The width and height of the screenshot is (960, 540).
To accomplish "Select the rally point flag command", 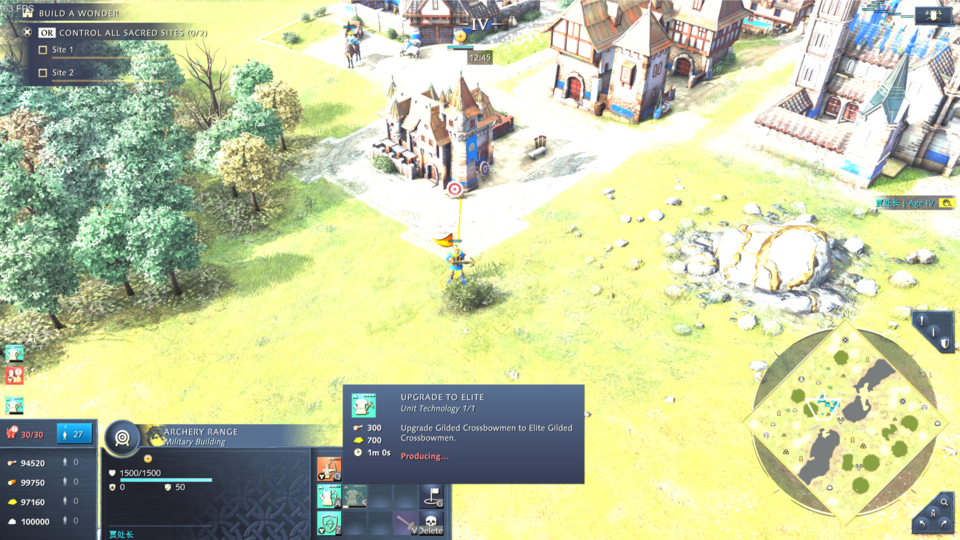I will coord(431,495).
